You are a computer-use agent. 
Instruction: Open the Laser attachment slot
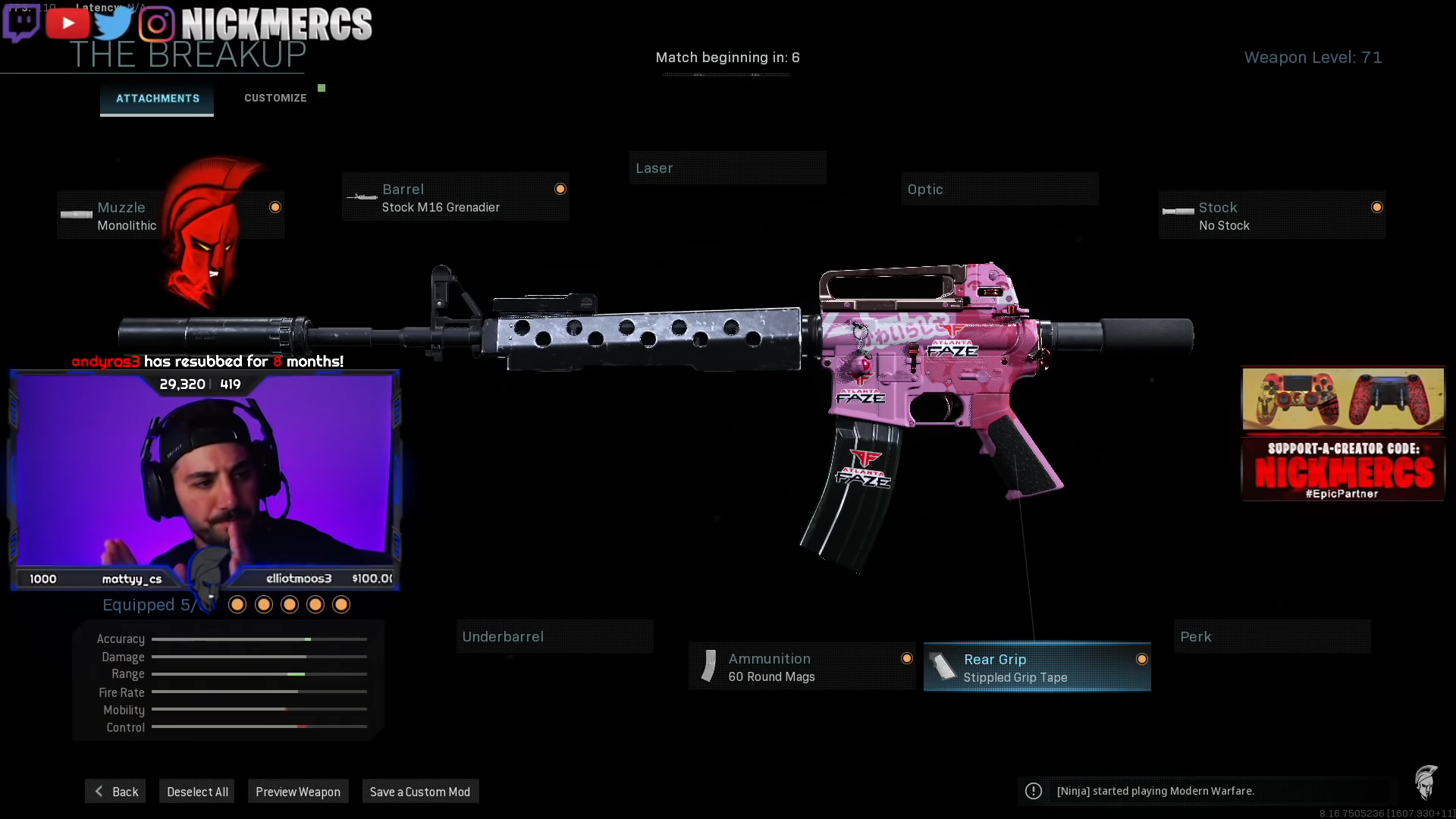coord(726,168)
